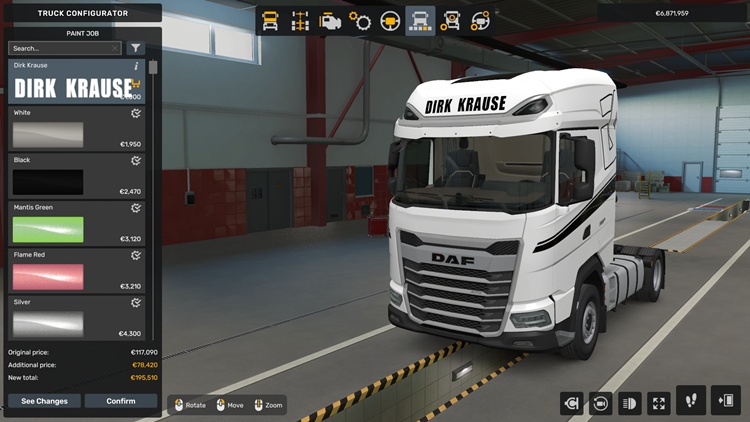Click the paint job search field
Viewport: 750px width, 422px height.
pos(64,48)
